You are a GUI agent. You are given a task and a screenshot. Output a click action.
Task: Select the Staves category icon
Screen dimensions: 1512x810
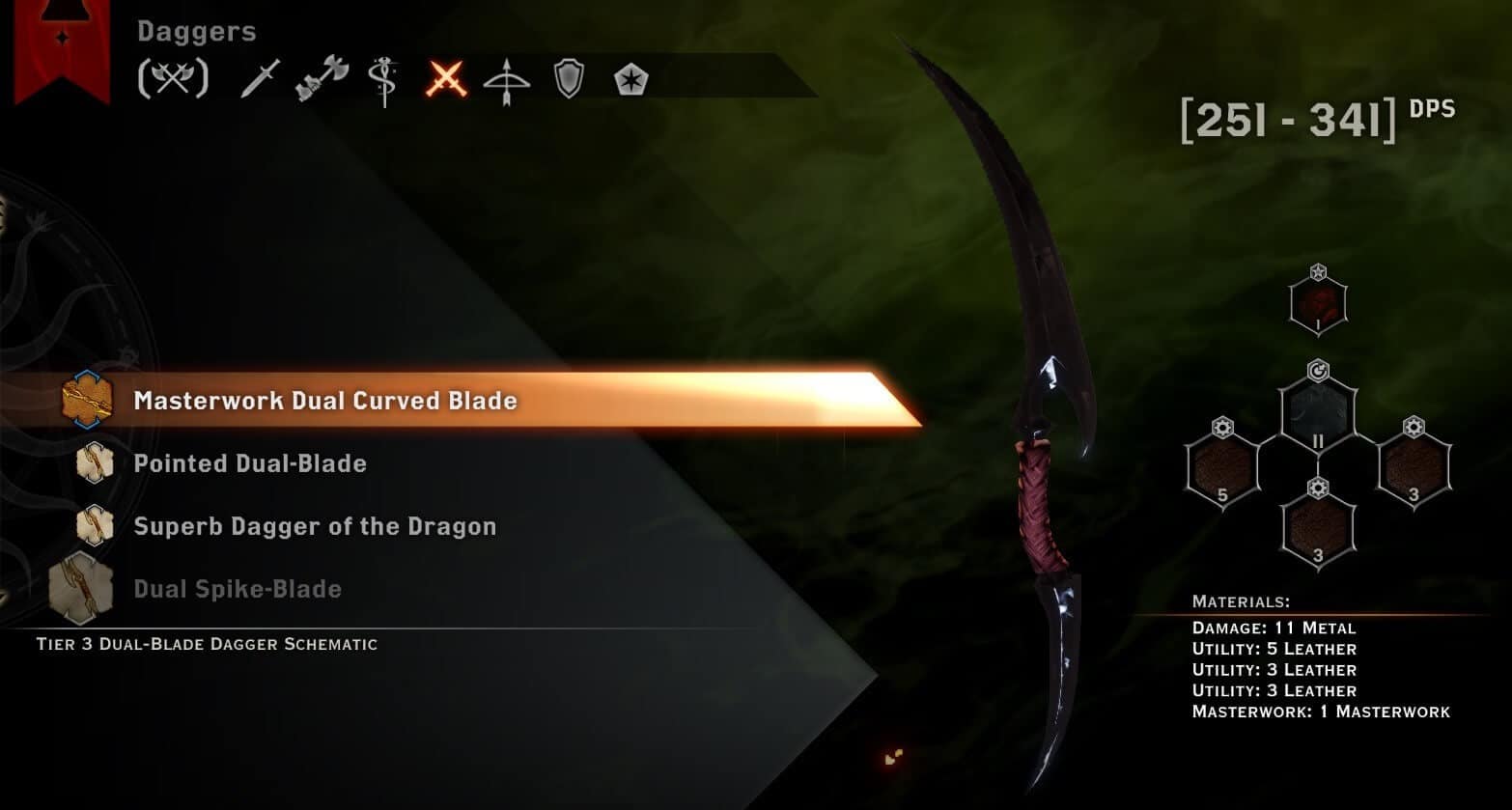(385, 77)
